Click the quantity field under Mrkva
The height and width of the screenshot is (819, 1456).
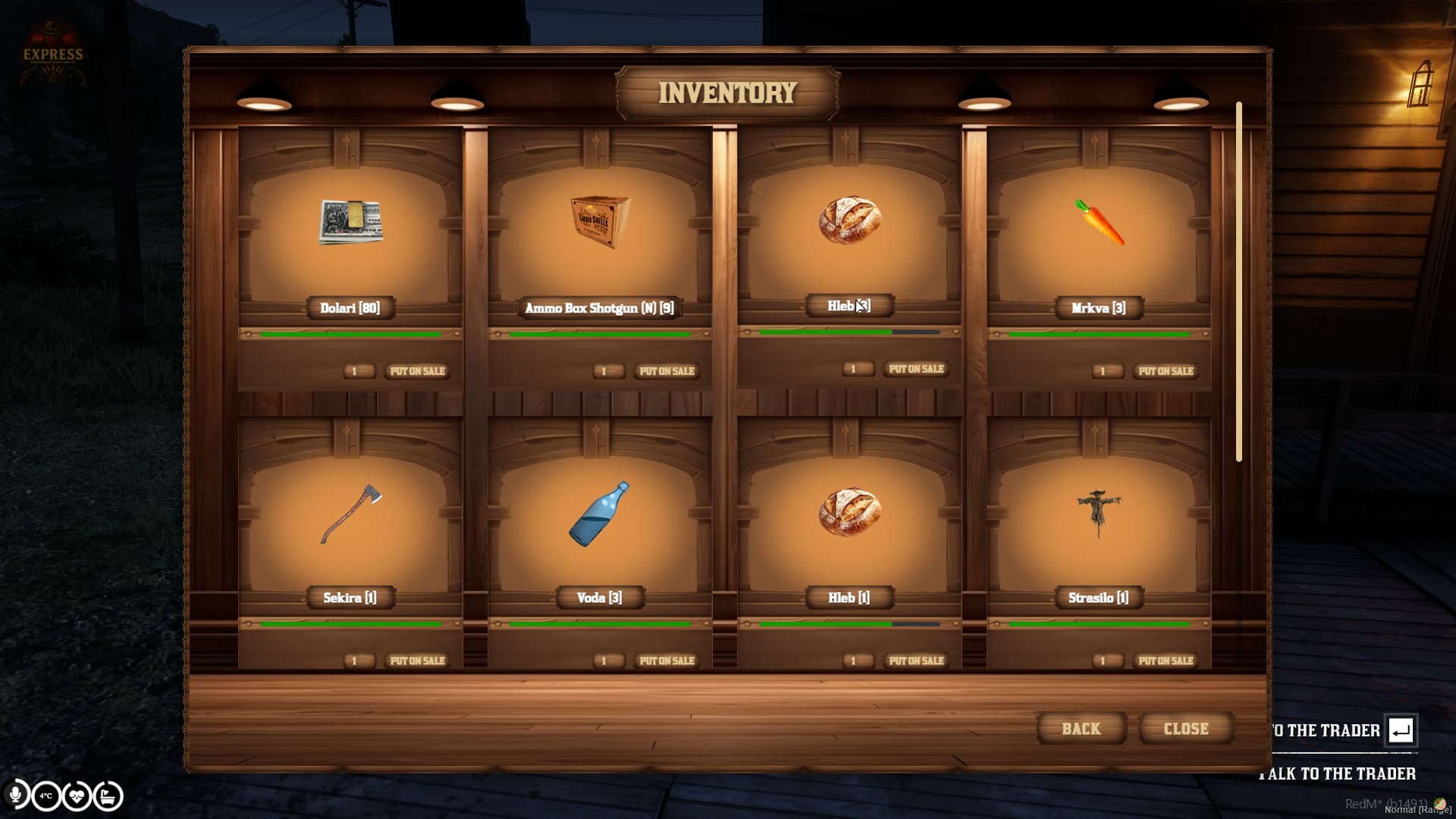click(x=1106, y=371)
